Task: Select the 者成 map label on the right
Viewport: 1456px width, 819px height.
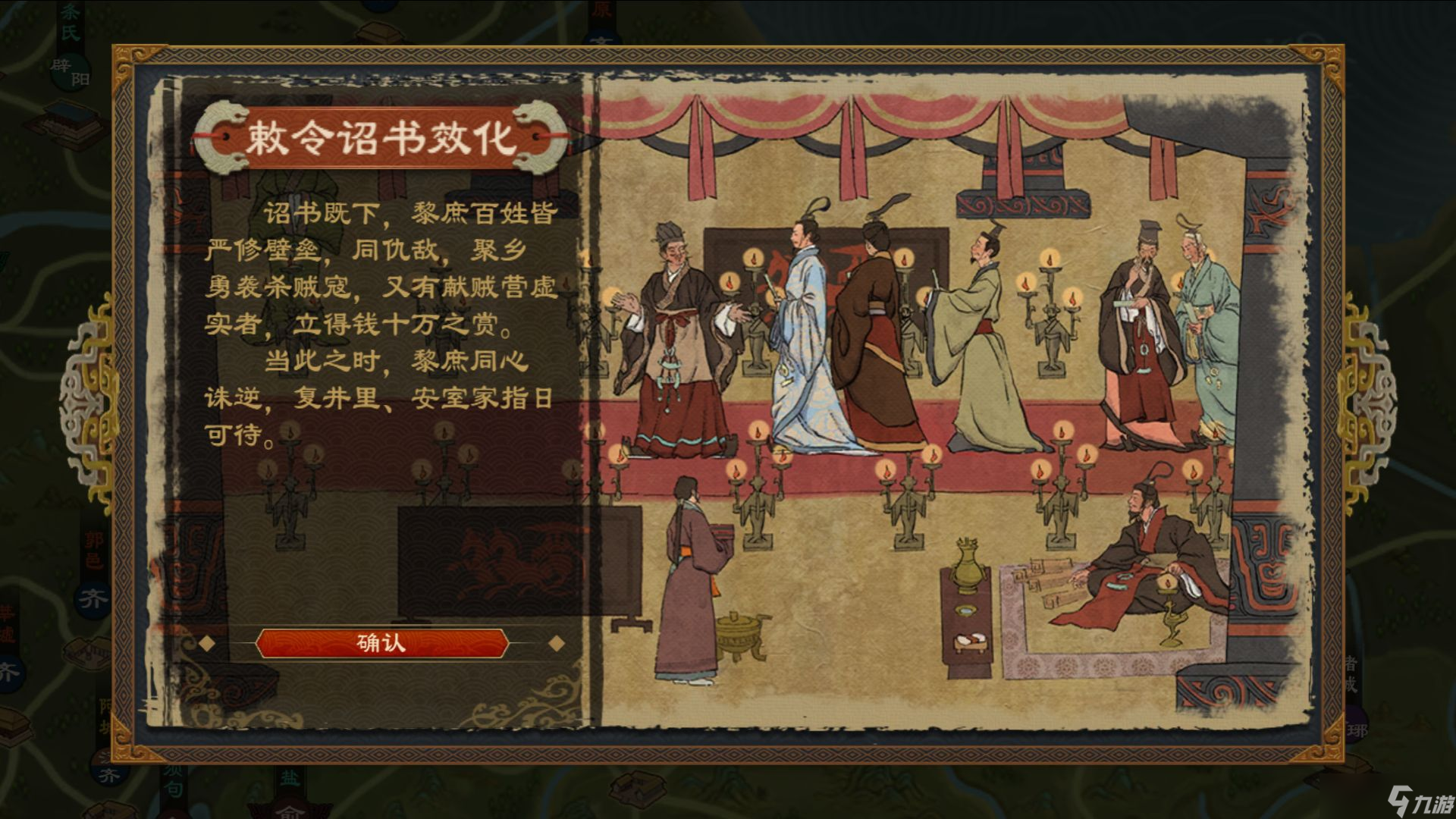Action: pos(1352,673)
